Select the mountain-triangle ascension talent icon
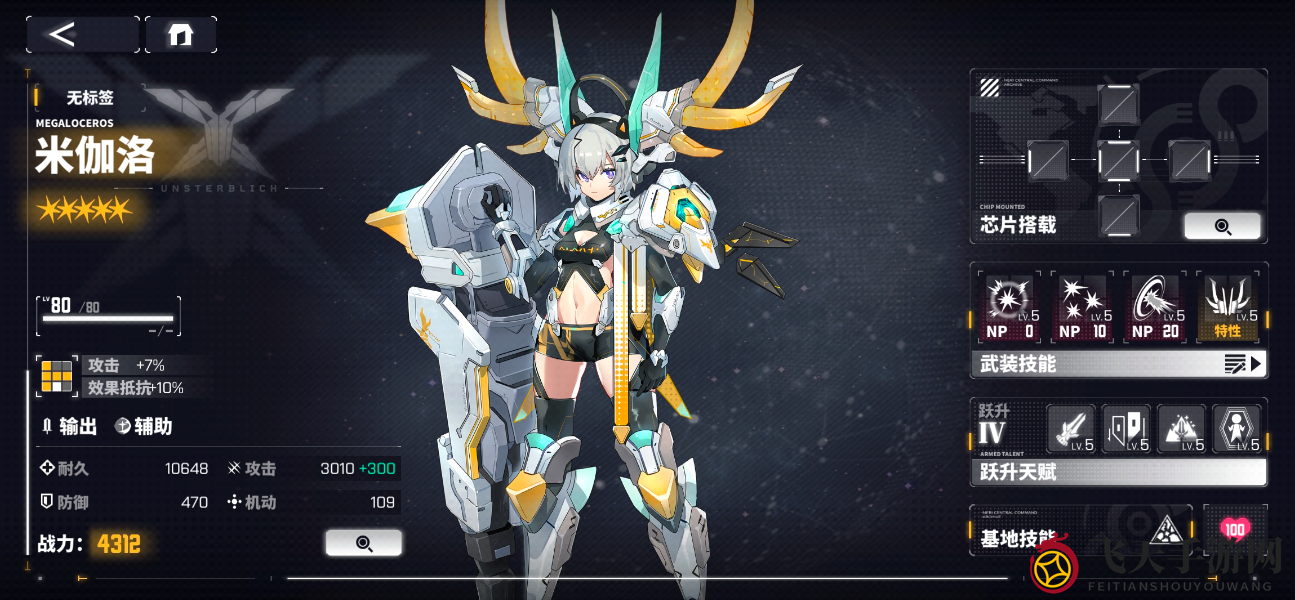 point(1181,429)
